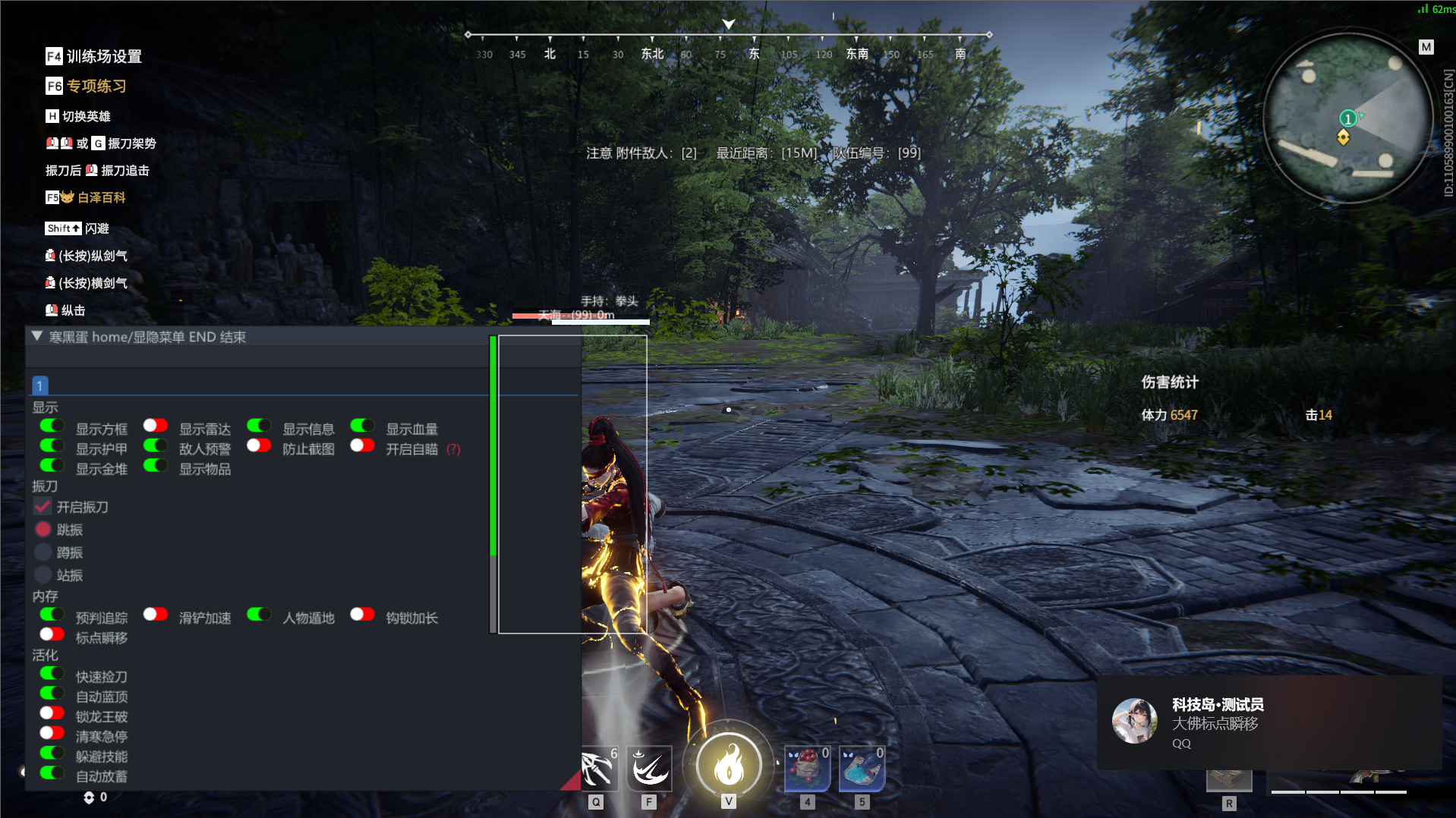Switch to tab 1 in the overlay panel

point(40,385)
